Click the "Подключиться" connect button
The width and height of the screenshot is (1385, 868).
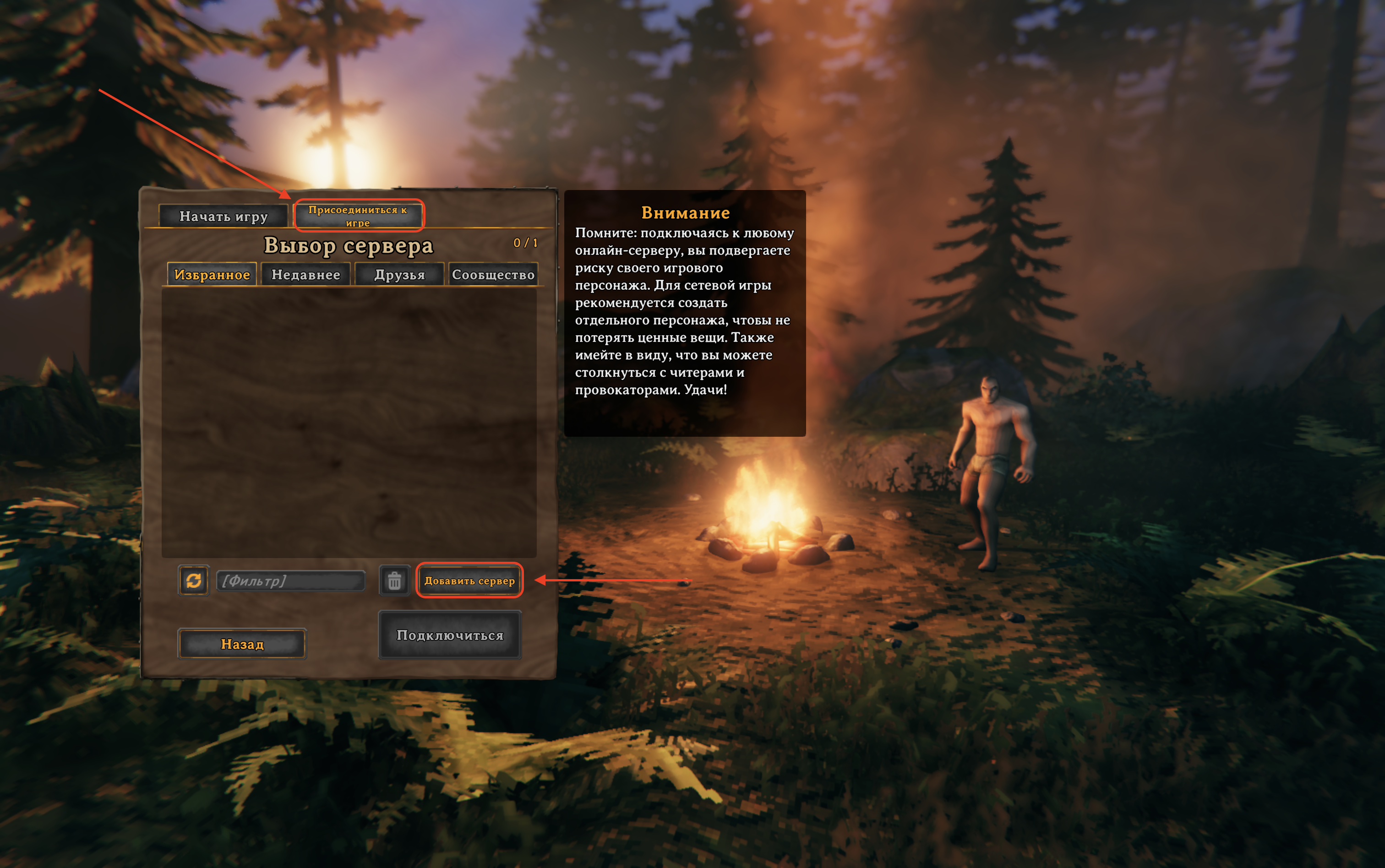click(450, 635)
